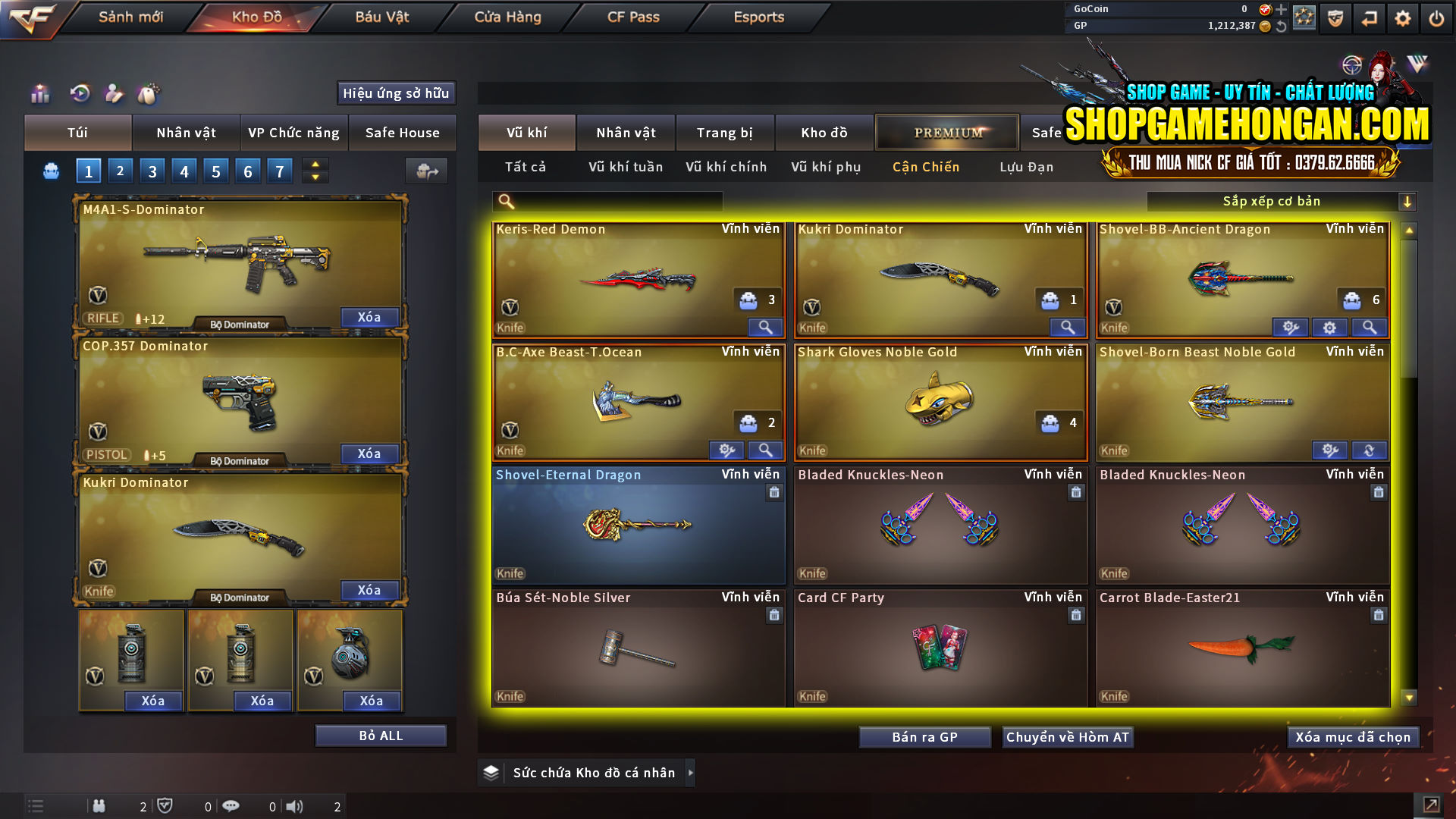The height and width of the screenshot is (819, 1456).
Task: Click the replay history icon in toolbar
Action: coord(79,93)
